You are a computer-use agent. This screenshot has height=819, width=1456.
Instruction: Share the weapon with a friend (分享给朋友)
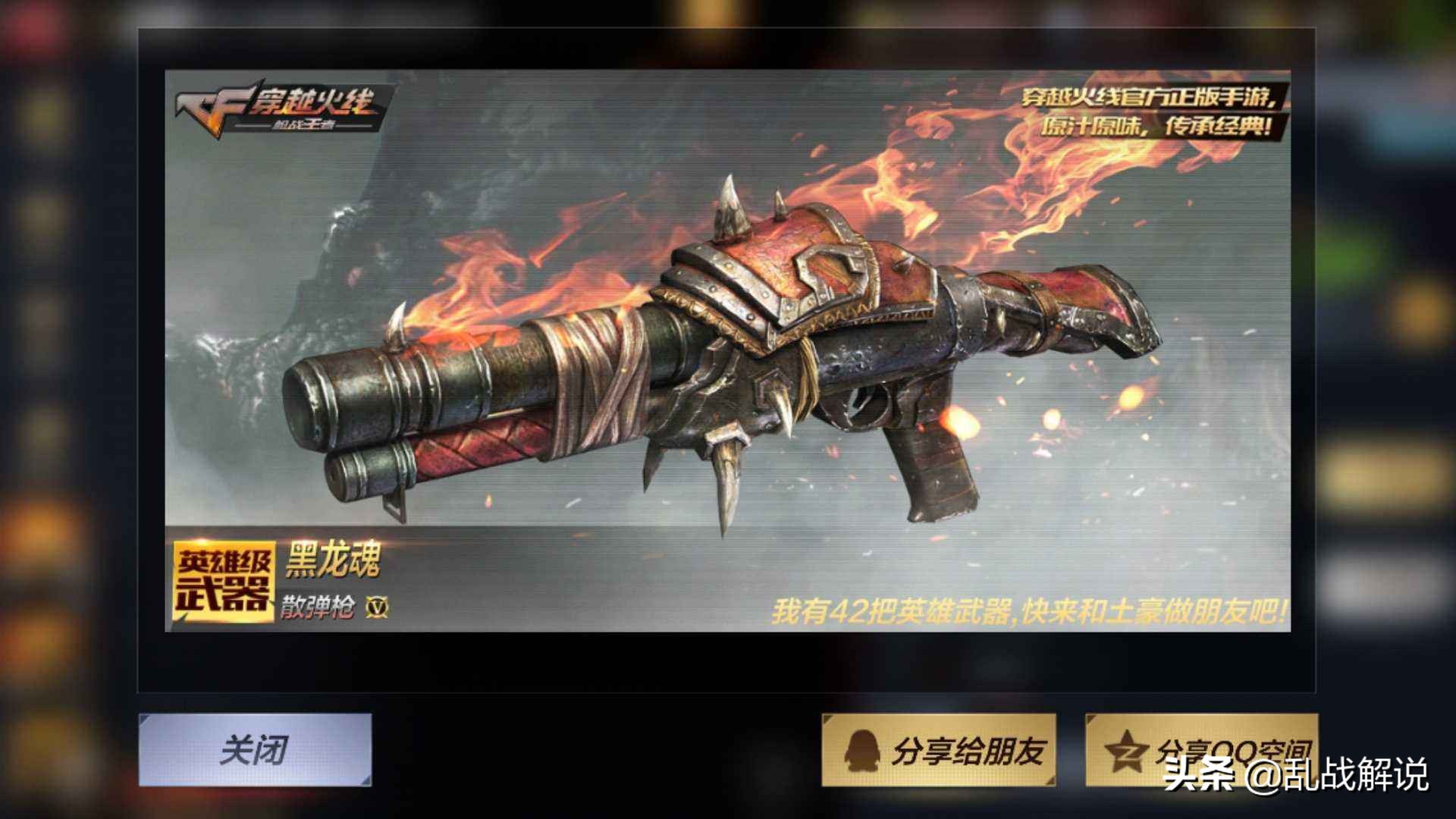pos(939,750)
